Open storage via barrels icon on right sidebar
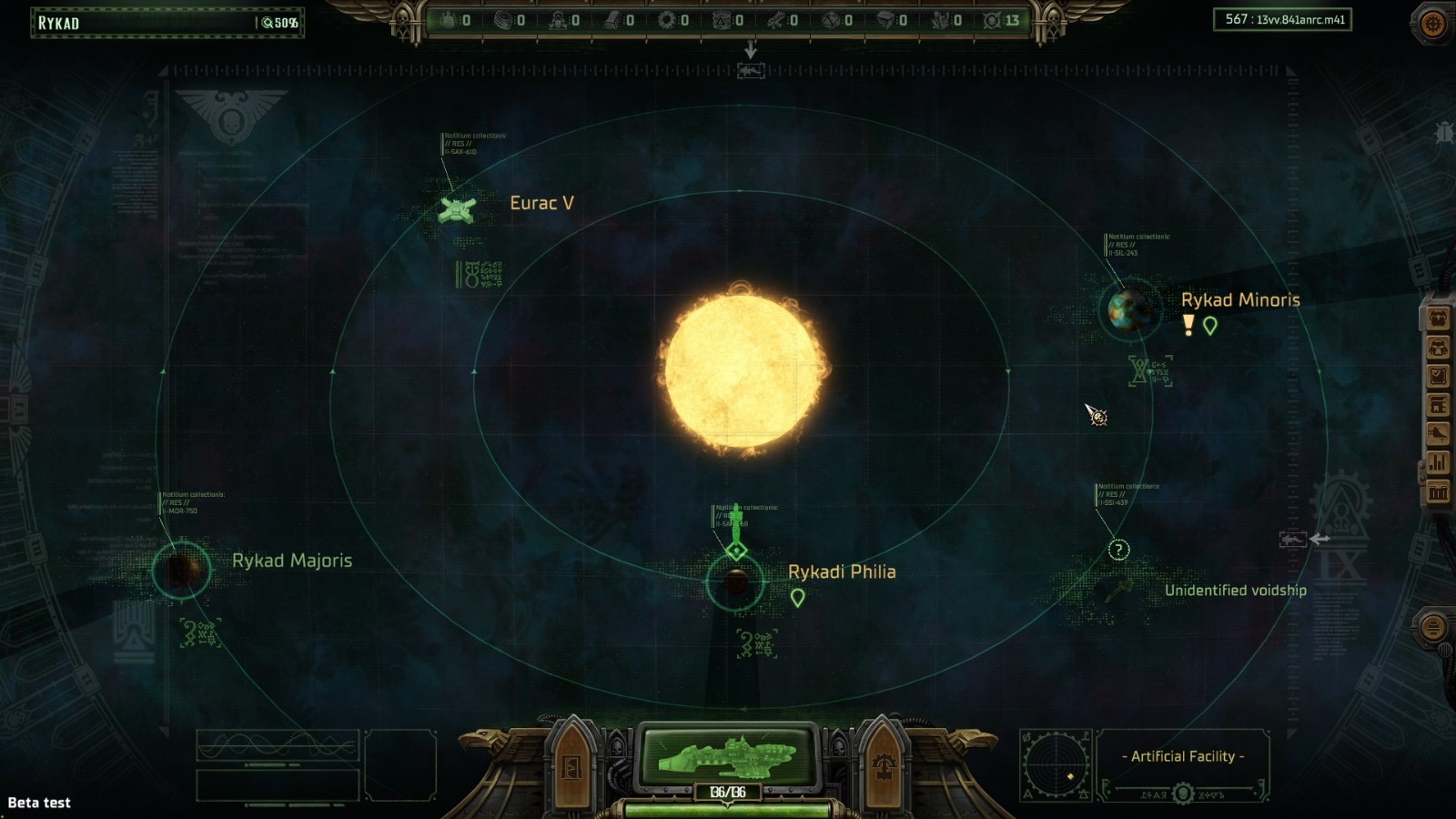This screenshot has width=1456, height=819. pyautogui.click(x=1438, y=492)
